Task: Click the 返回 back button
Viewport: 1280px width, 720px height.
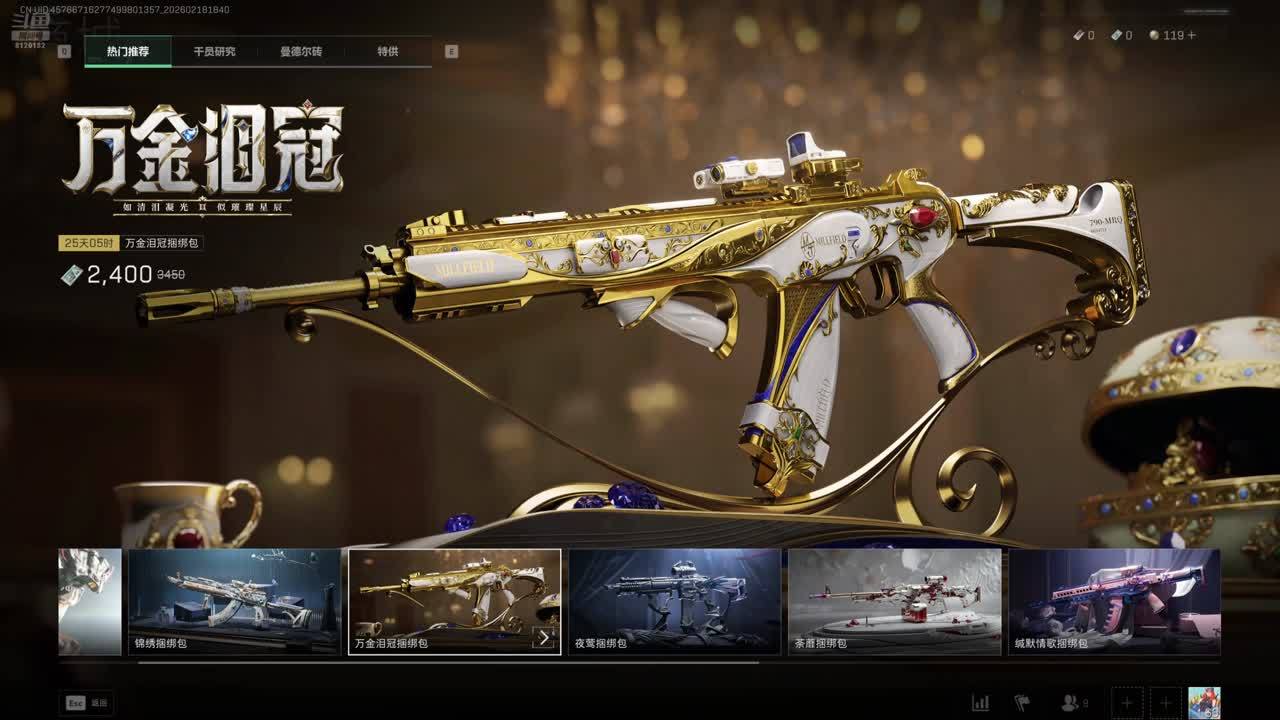Action: [87, 703]
